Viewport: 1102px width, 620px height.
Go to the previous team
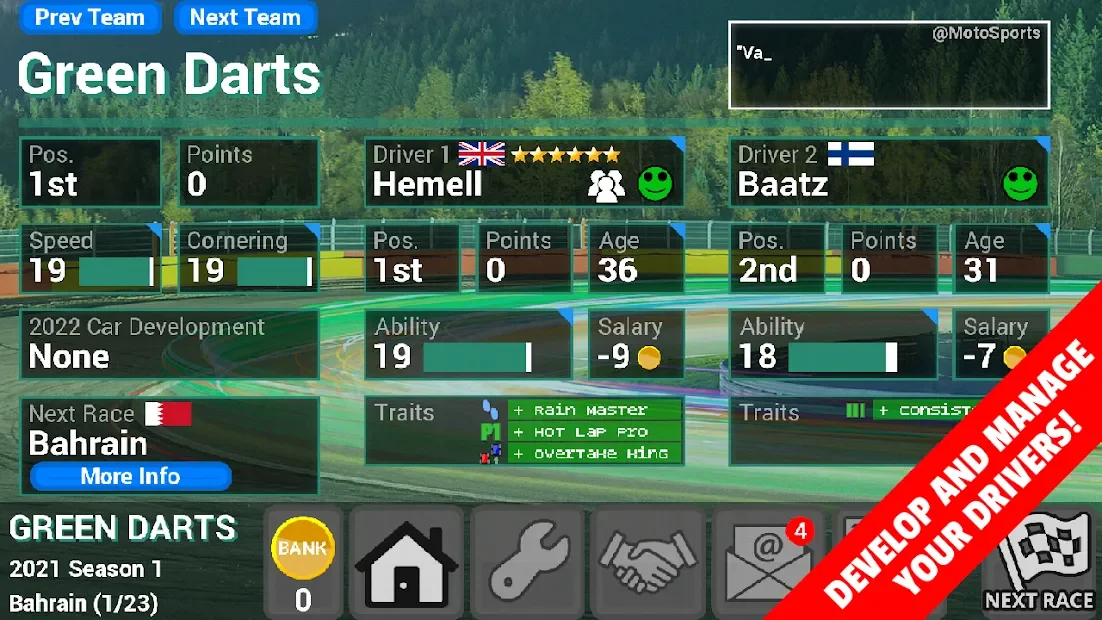click(x=90, y=18)
